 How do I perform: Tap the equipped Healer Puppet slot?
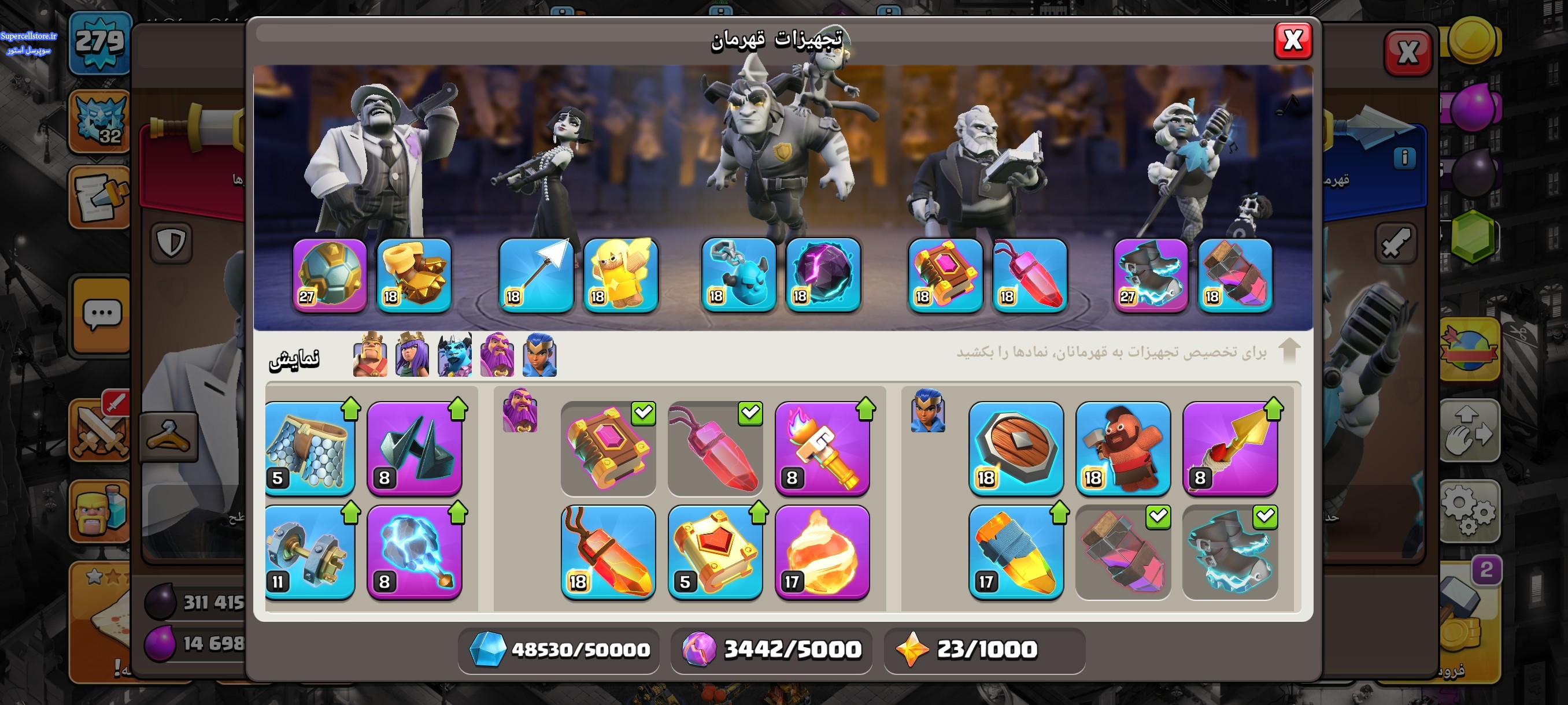coord(620,275)
